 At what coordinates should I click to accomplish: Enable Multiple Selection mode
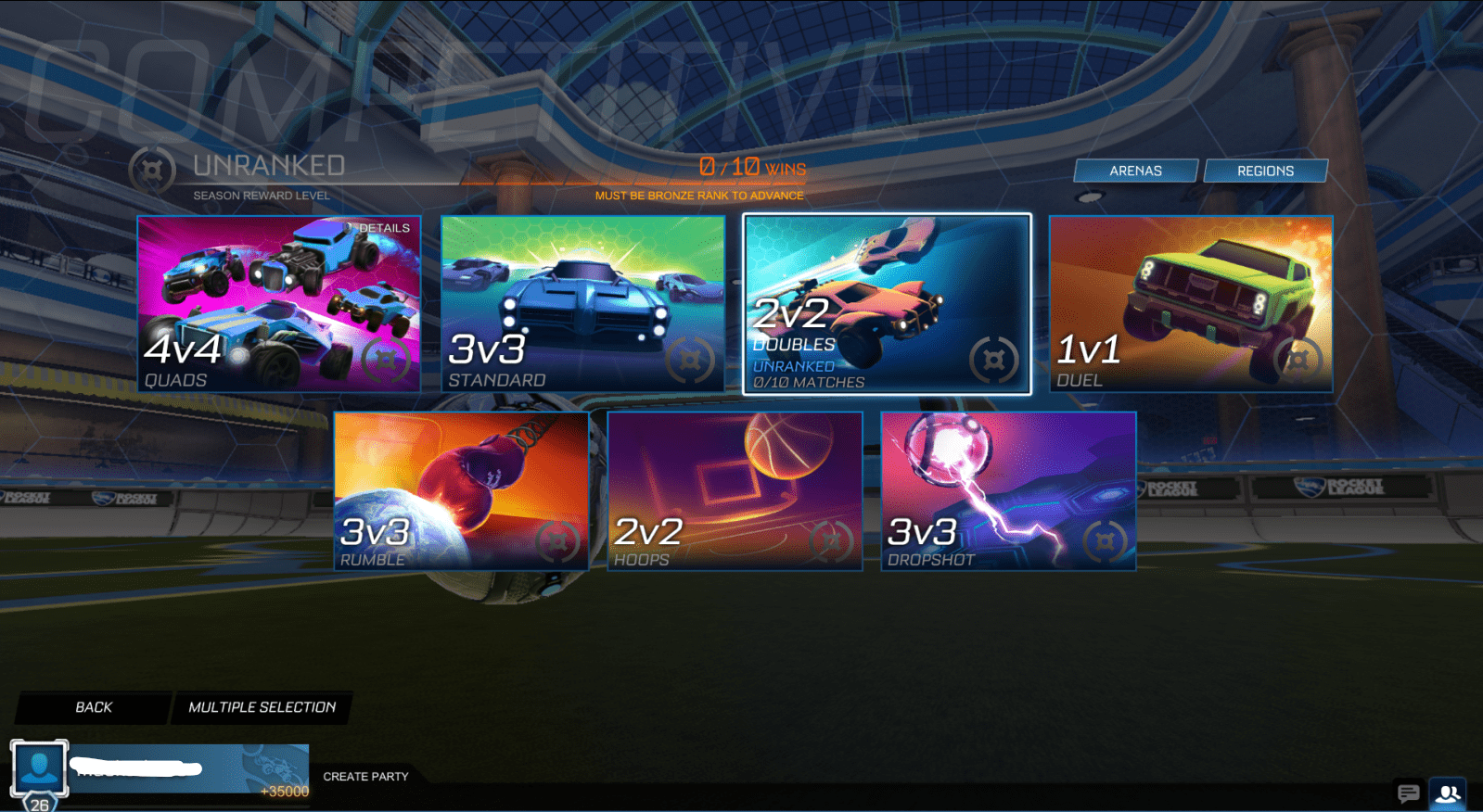[x=261, y=707]
